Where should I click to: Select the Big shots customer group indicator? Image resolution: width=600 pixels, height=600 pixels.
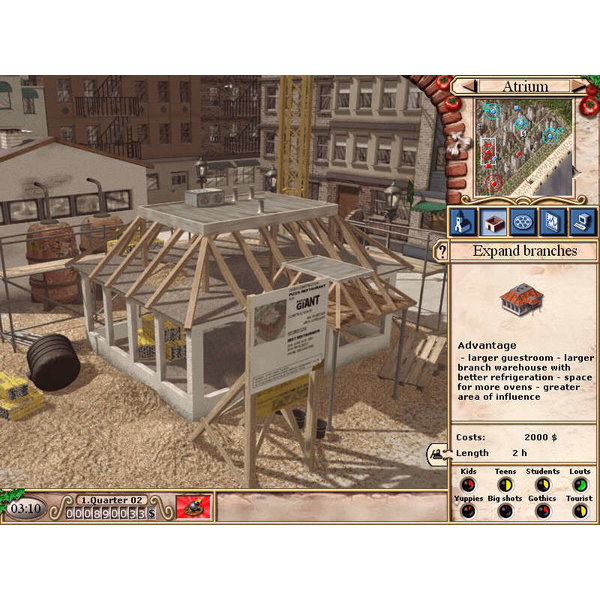(x=505, y=511)
